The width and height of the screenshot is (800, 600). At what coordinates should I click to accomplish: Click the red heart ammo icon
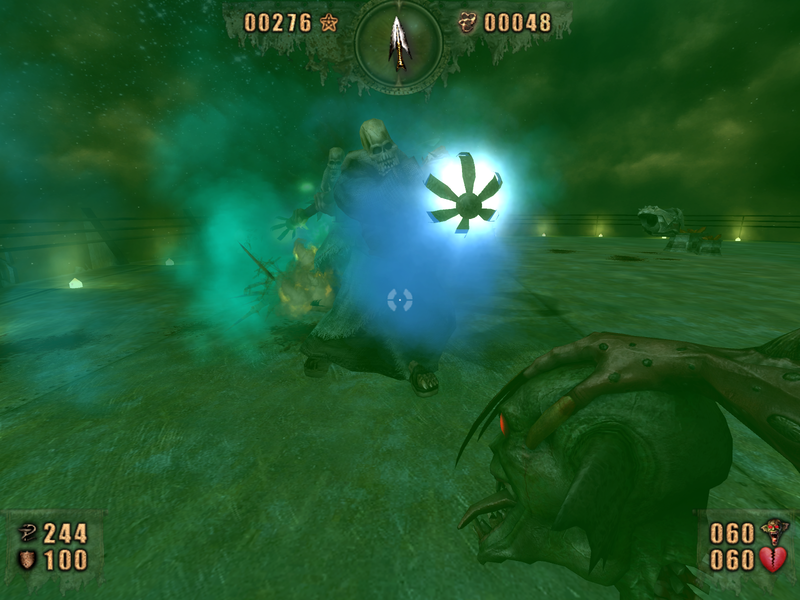pyautogui.click(x=773, y=560)
